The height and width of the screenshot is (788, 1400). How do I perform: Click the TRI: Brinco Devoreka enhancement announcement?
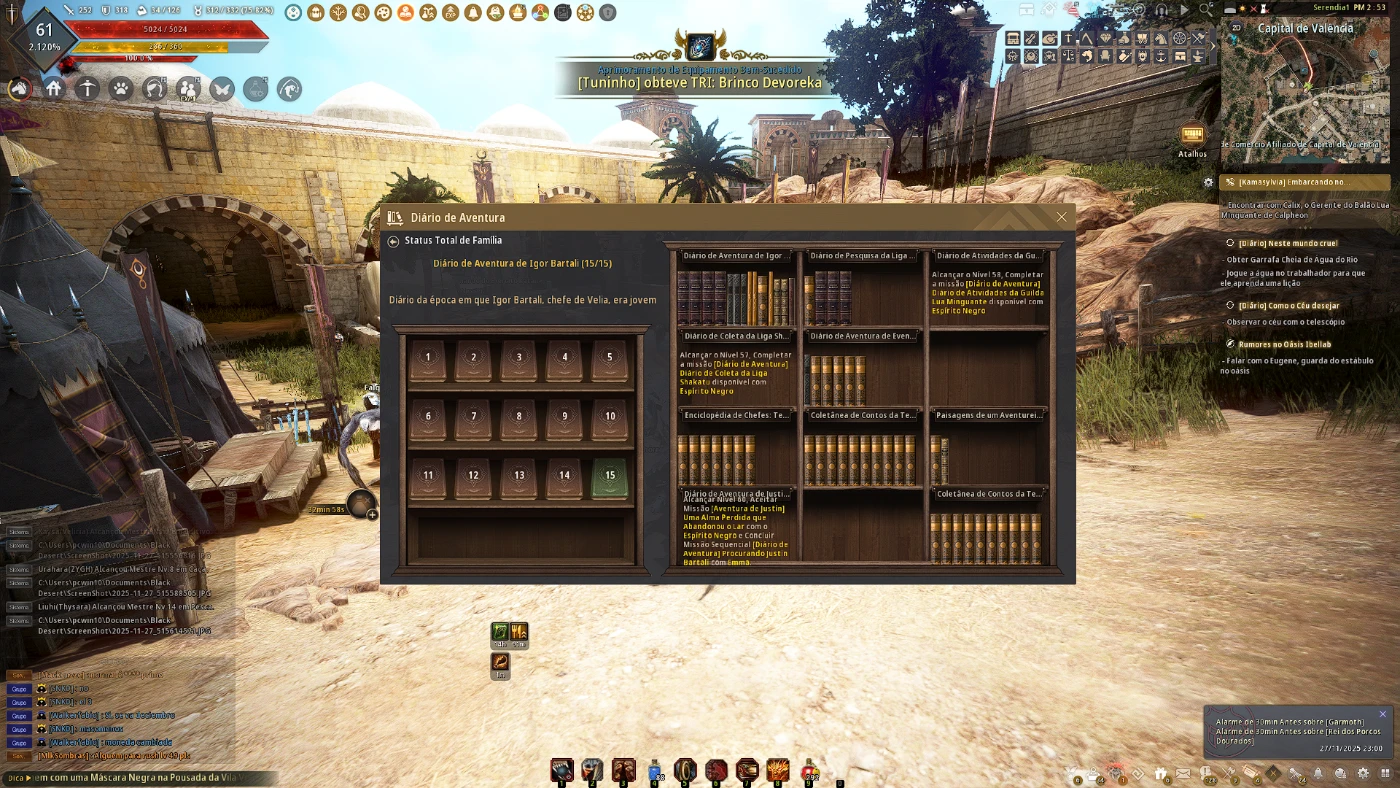coord(699,83)
